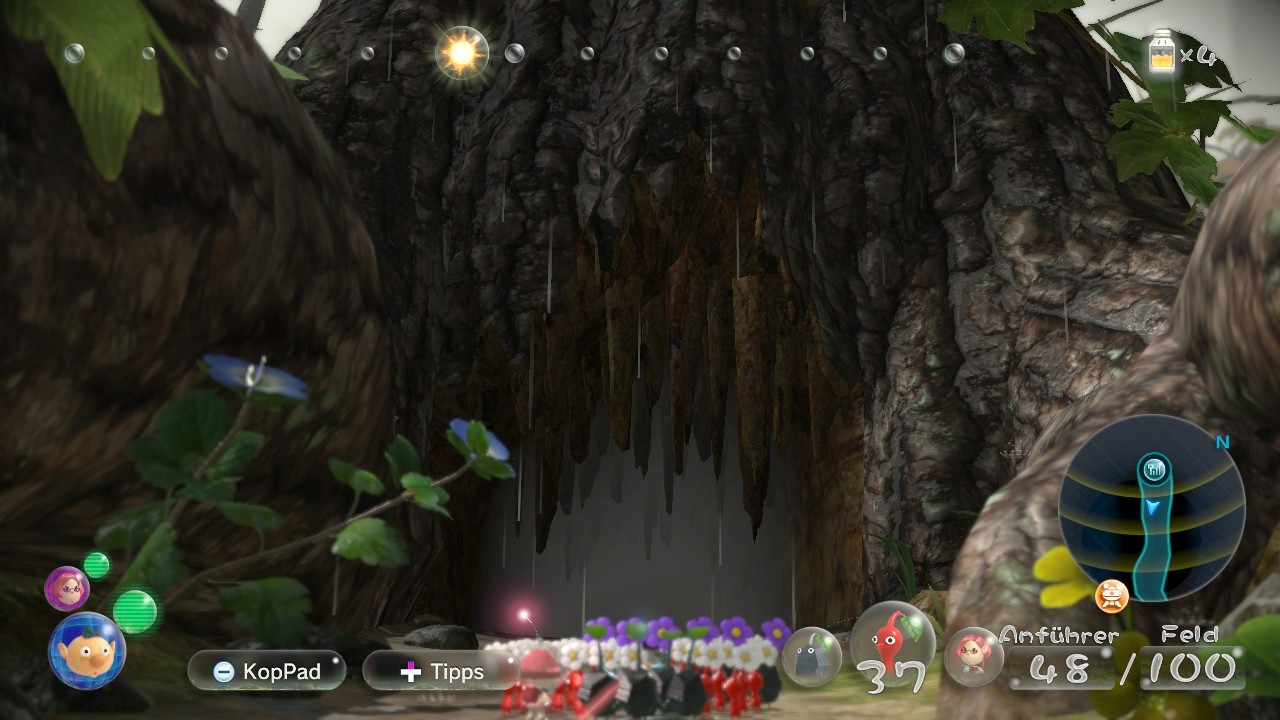Select the orange Pikmin marker below the radar

pyautogui.click(x=1112, y=597)
